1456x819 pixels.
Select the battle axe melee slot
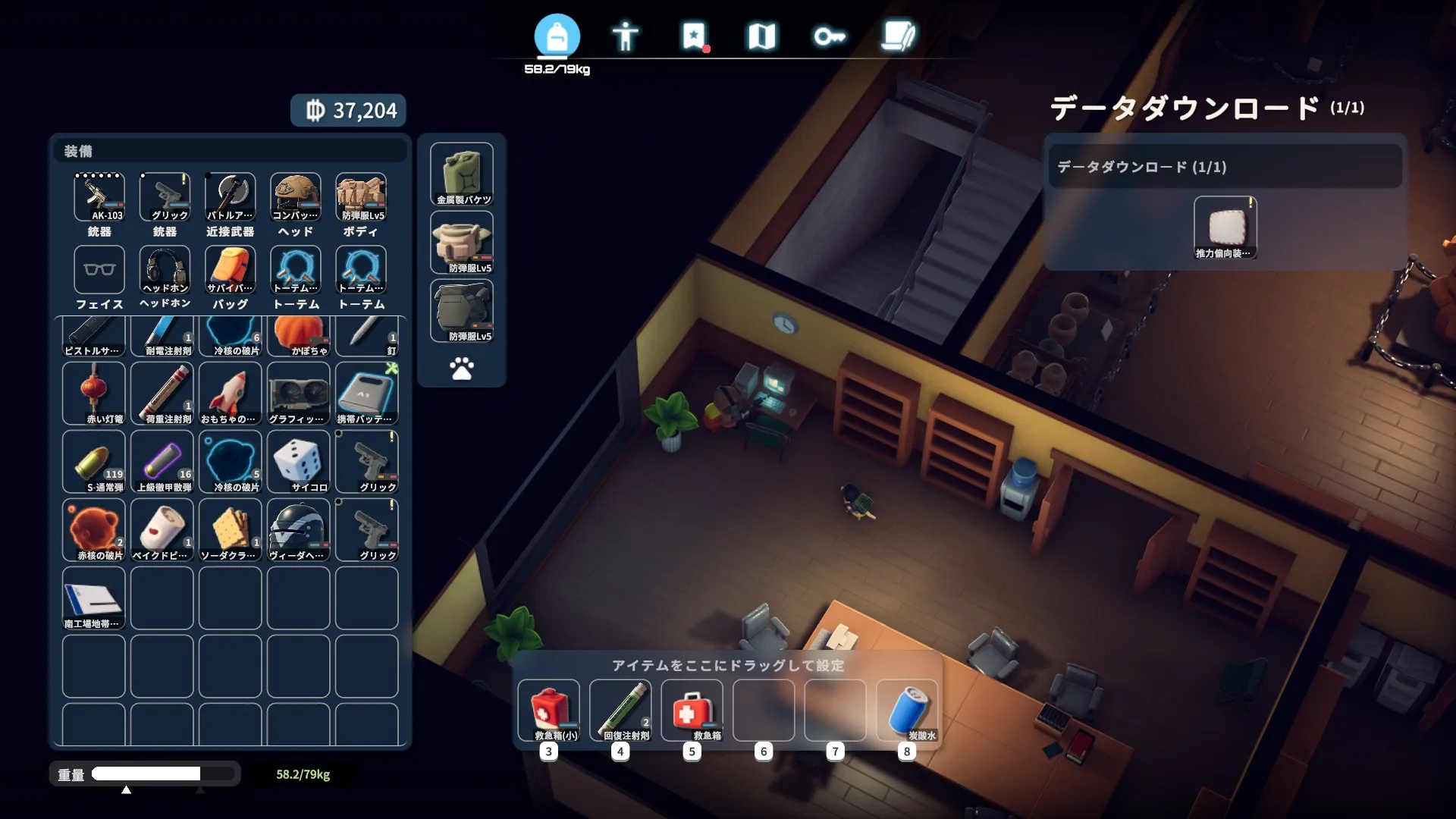coord(231,197)
